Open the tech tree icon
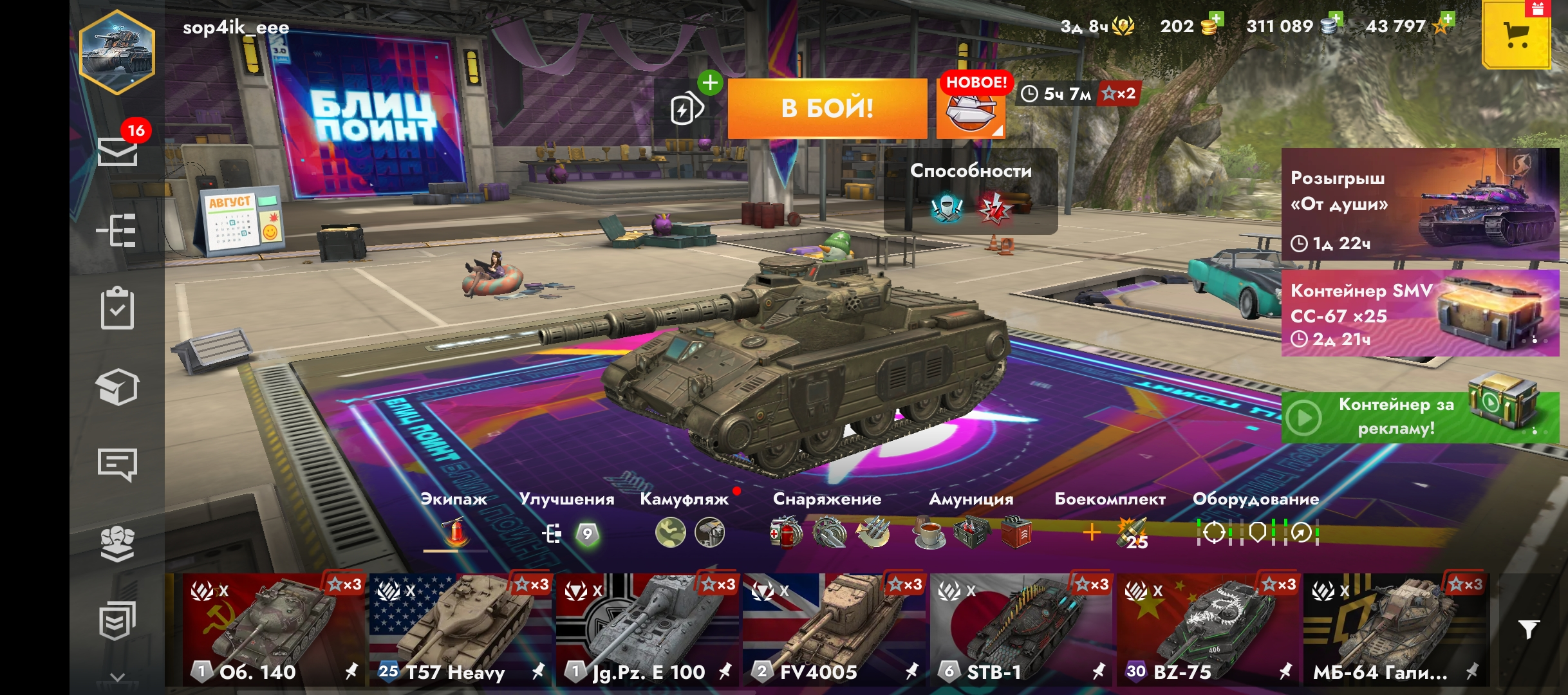1568x695 pixels. [117, 230]
